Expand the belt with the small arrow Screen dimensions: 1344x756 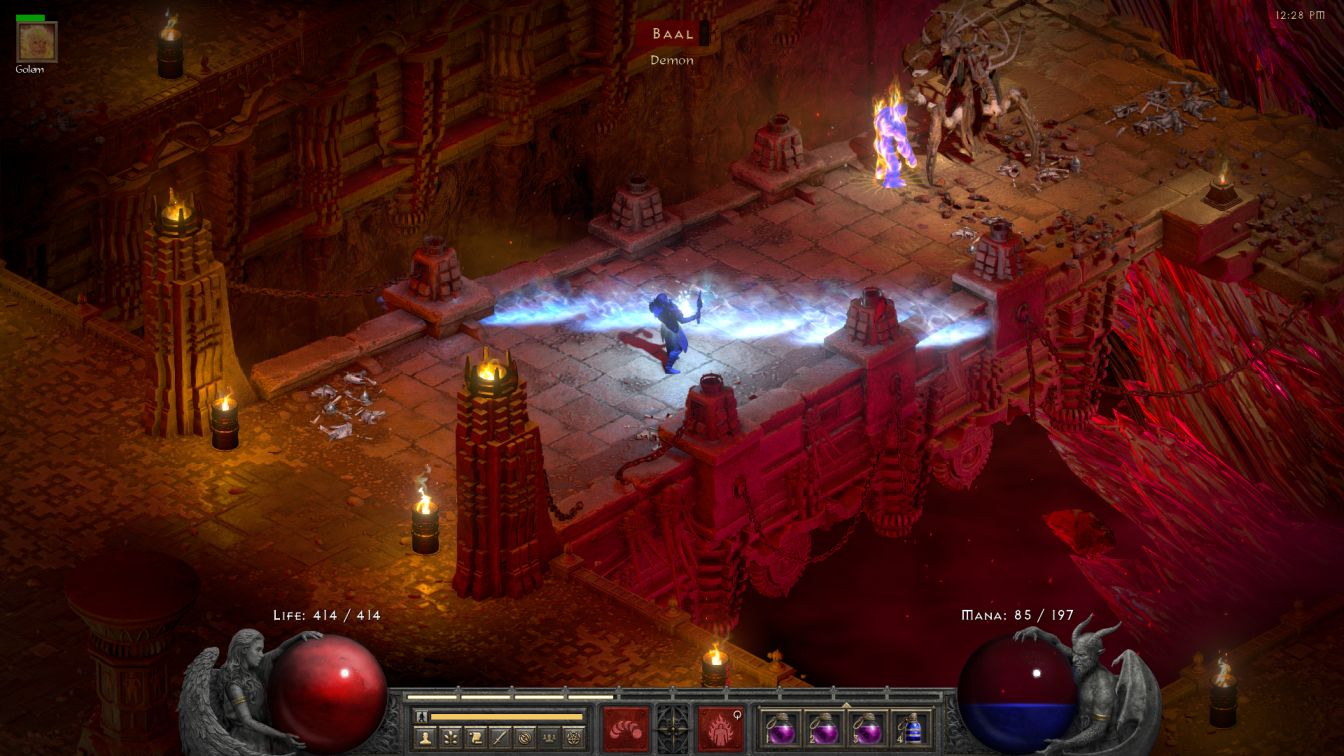pos(847,704)
